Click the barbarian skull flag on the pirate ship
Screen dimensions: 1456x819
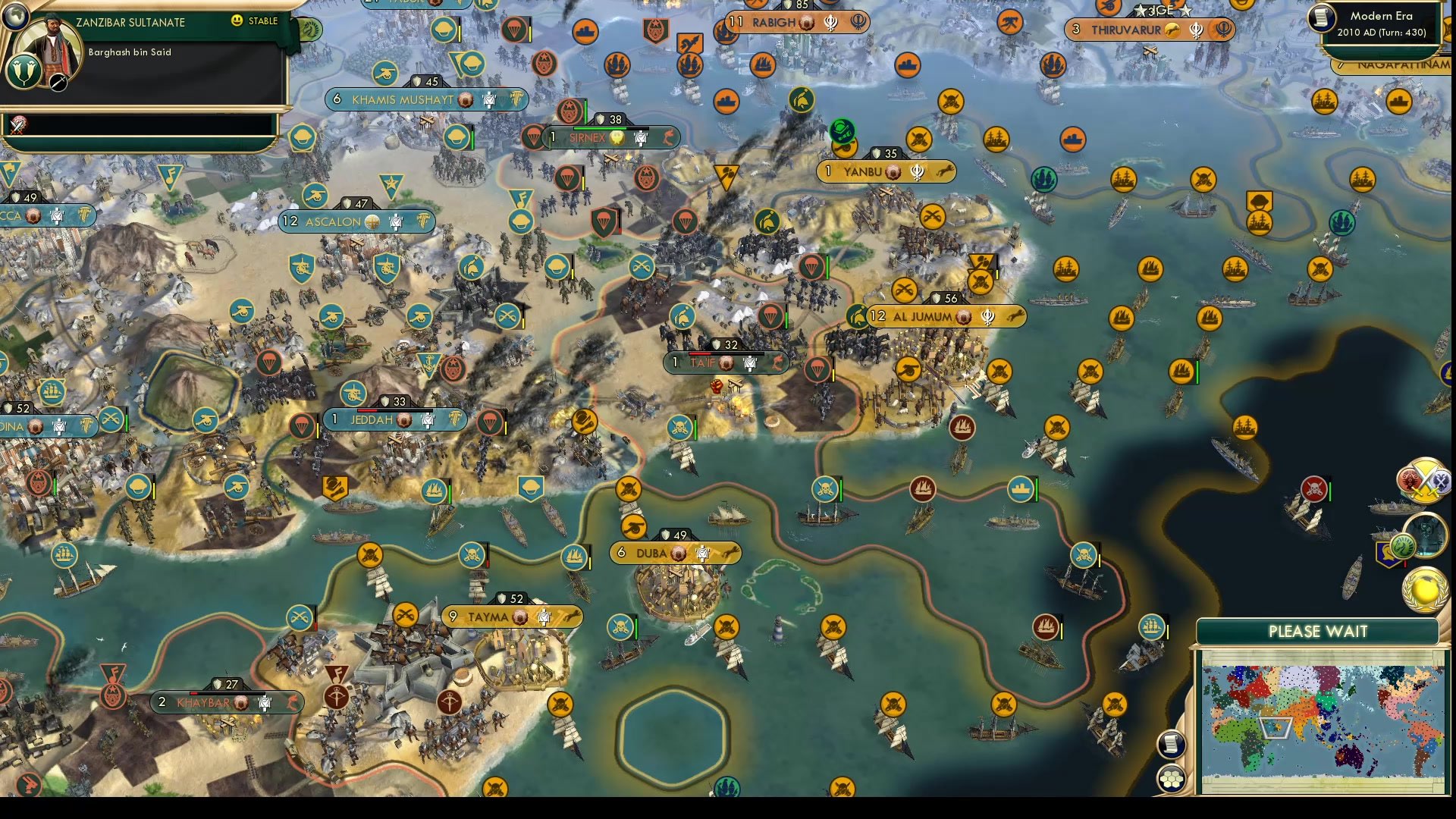pos(1315,488)
